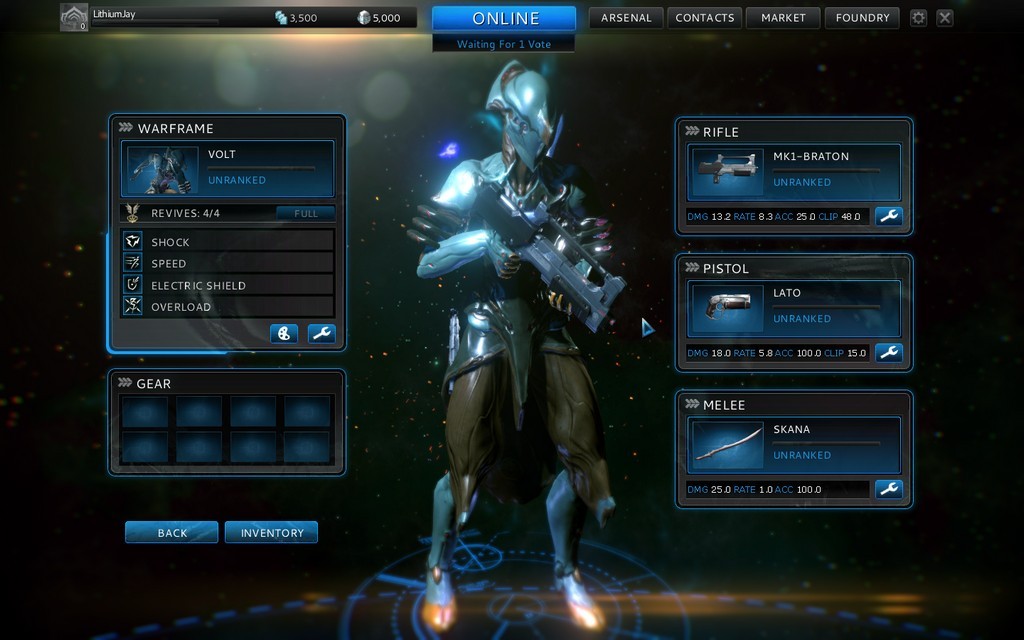Open the Foundry
This screenshot has width=1024, height=640.
tap(862, 18)
